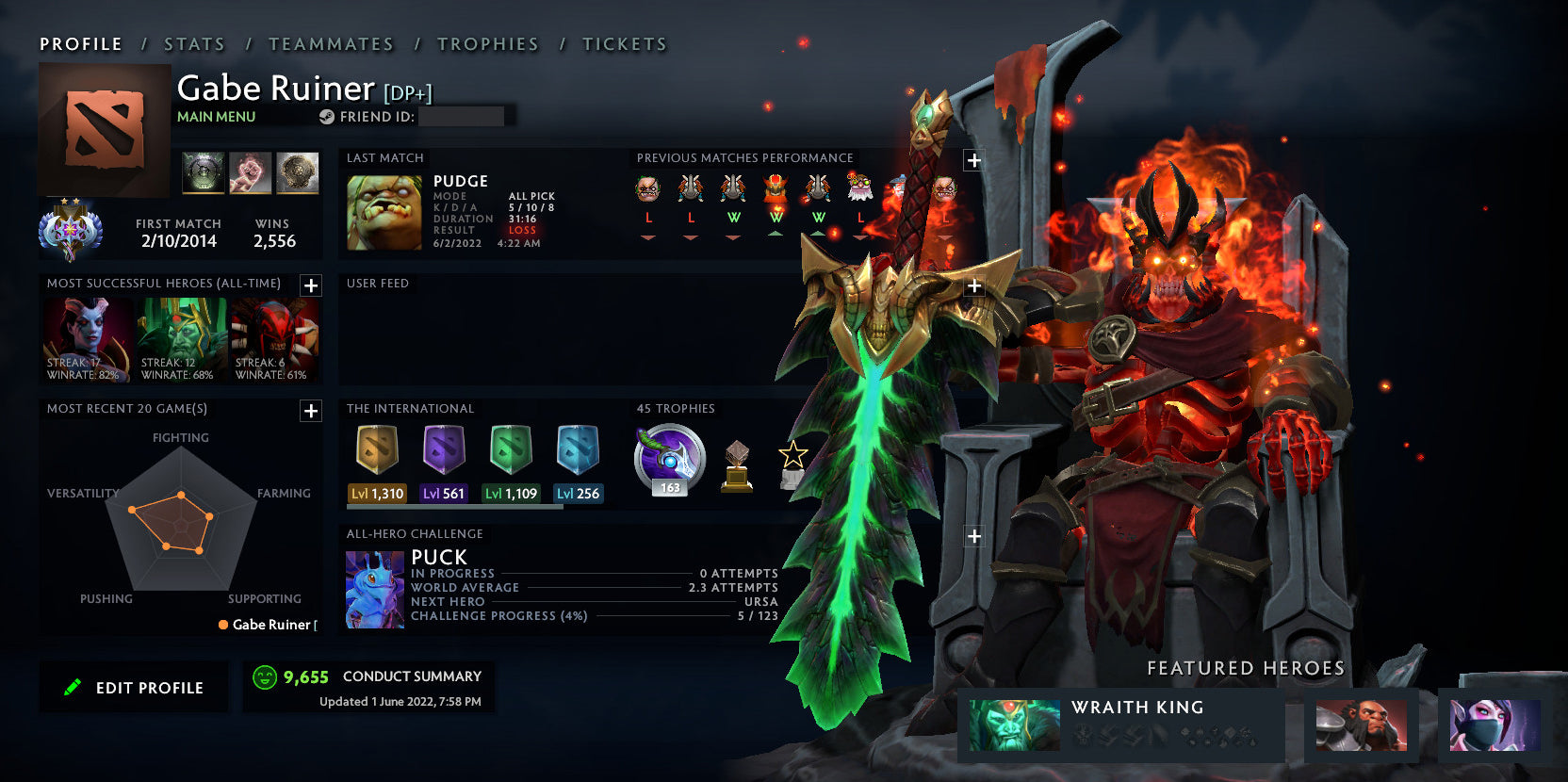Expand the result arrow under the first match
Viewport: 1568px width, 782px height.
(x=646, y=237)
